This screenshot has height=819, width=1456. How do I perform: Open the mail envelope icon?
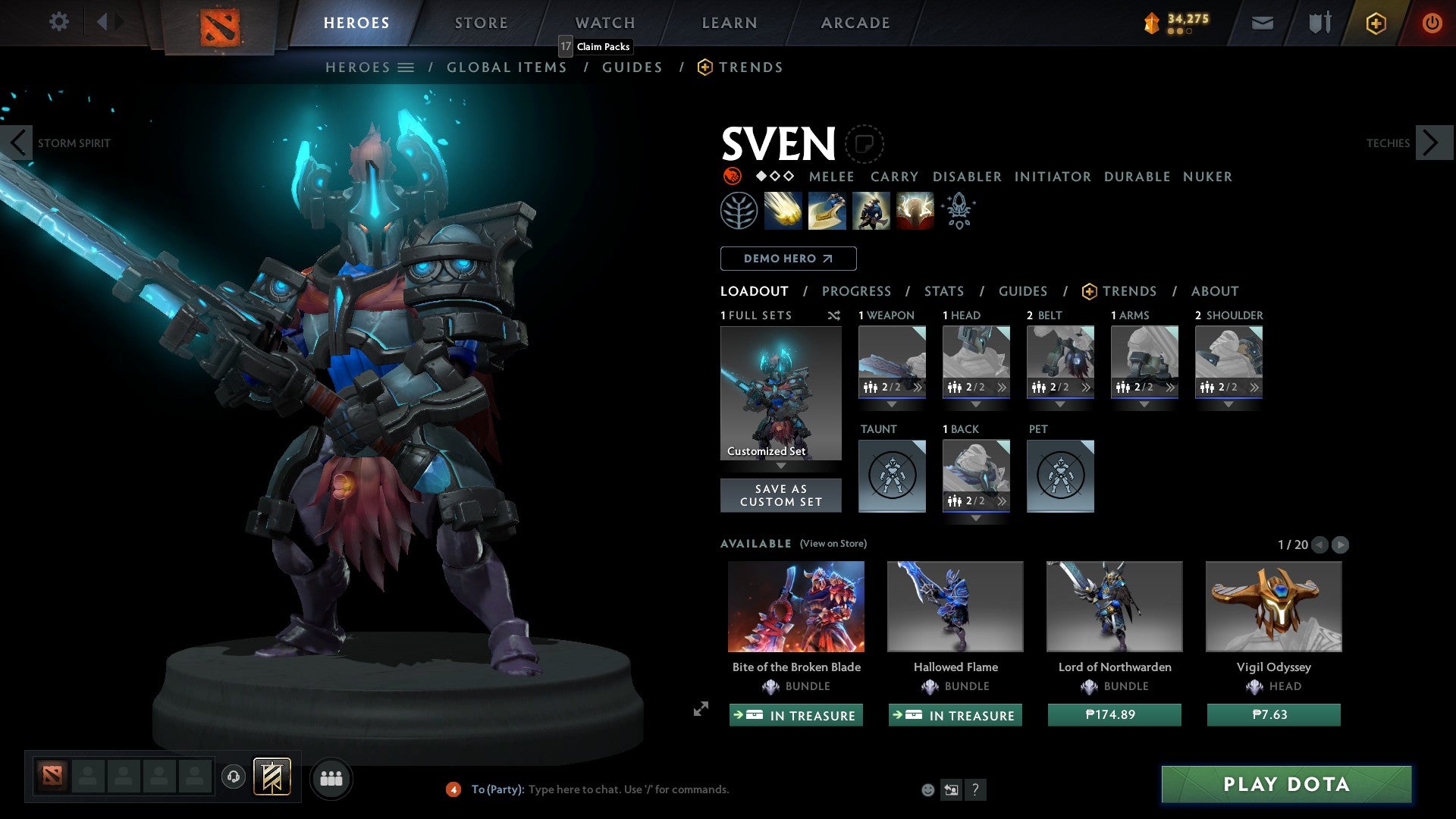(x=1262, y=22)
